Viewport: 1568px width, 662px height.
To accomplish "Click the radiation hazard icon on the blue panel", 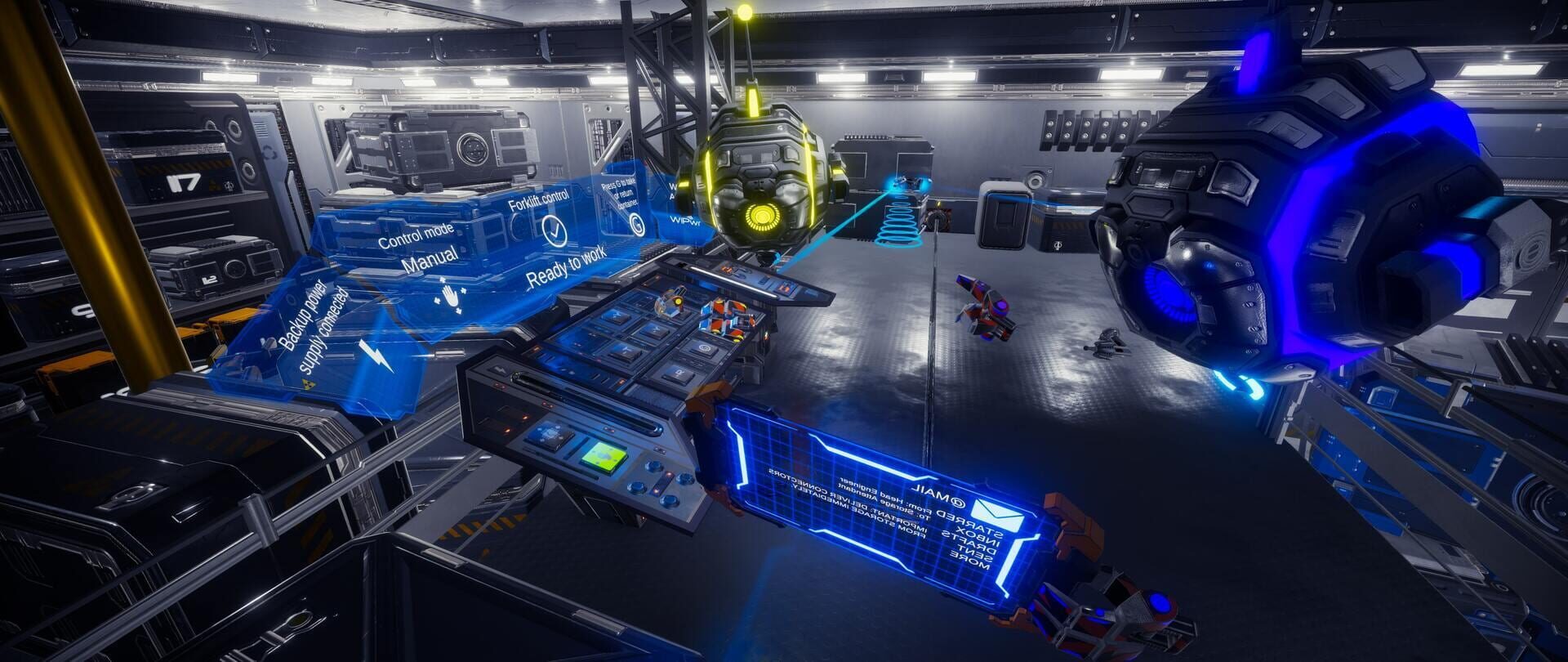I will 310,384.
